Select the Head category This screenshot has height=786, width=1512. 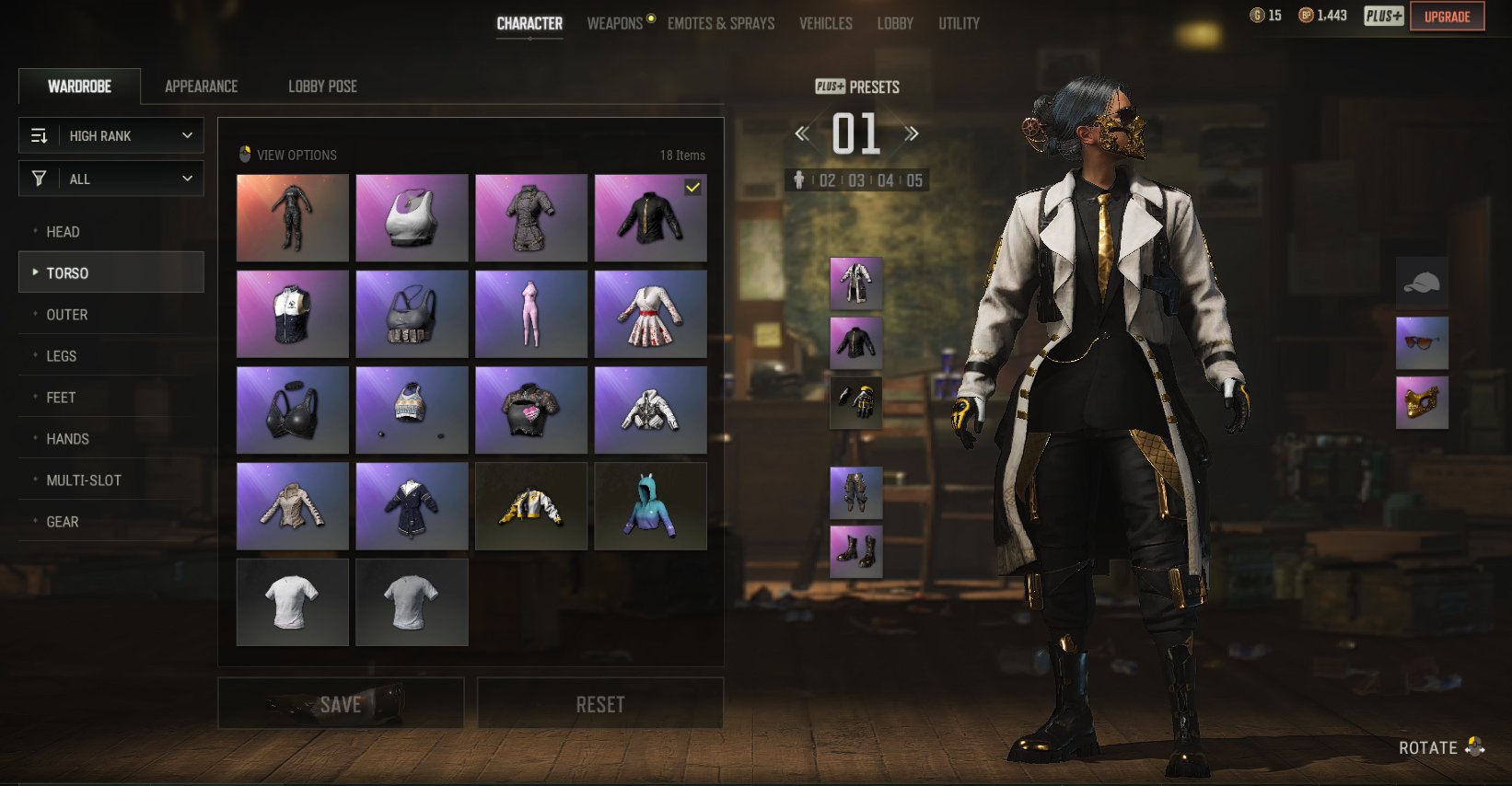[x=63, y=232]
